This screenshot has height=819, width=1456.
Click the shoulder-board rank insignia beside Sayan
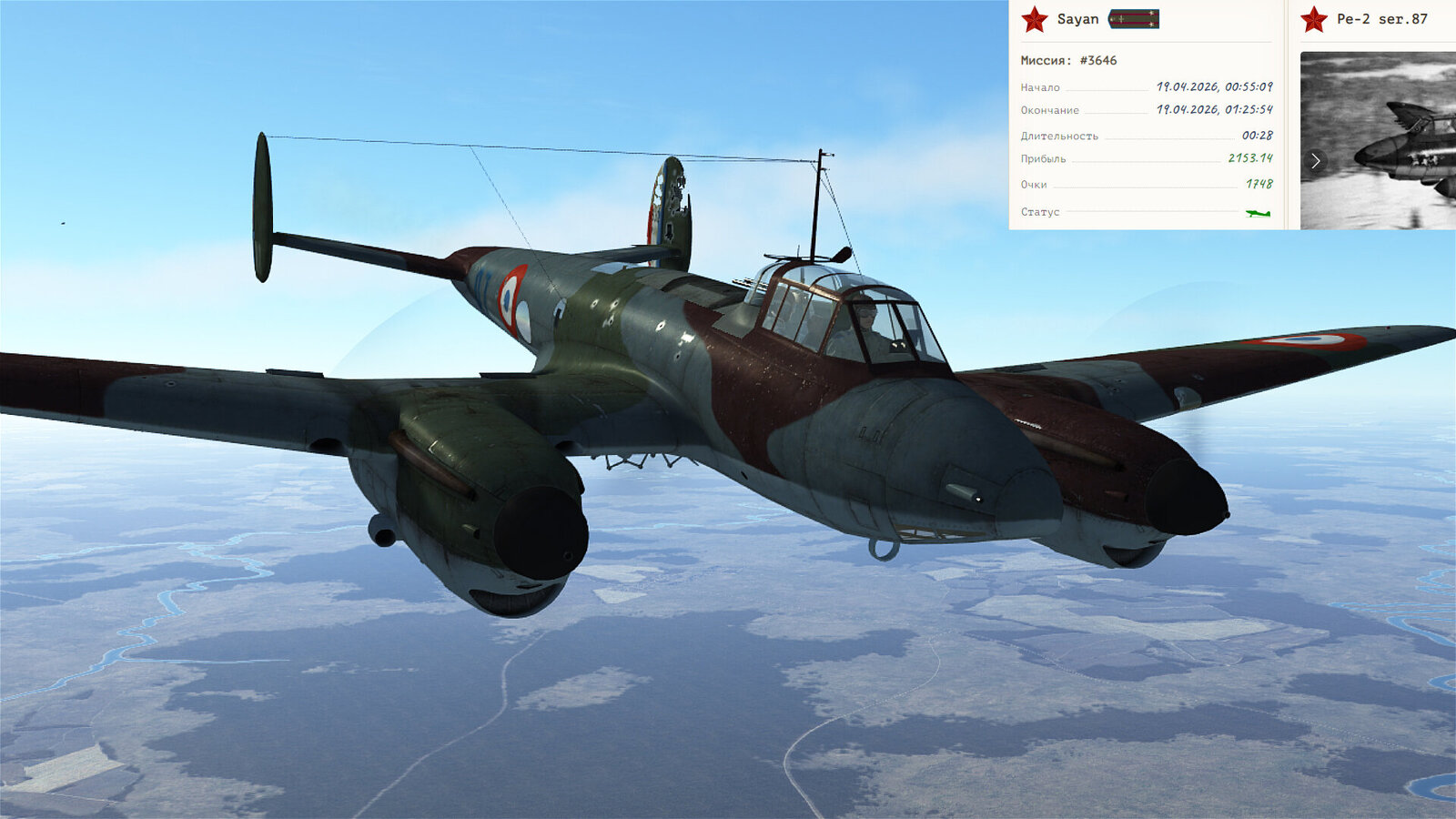1134,19
